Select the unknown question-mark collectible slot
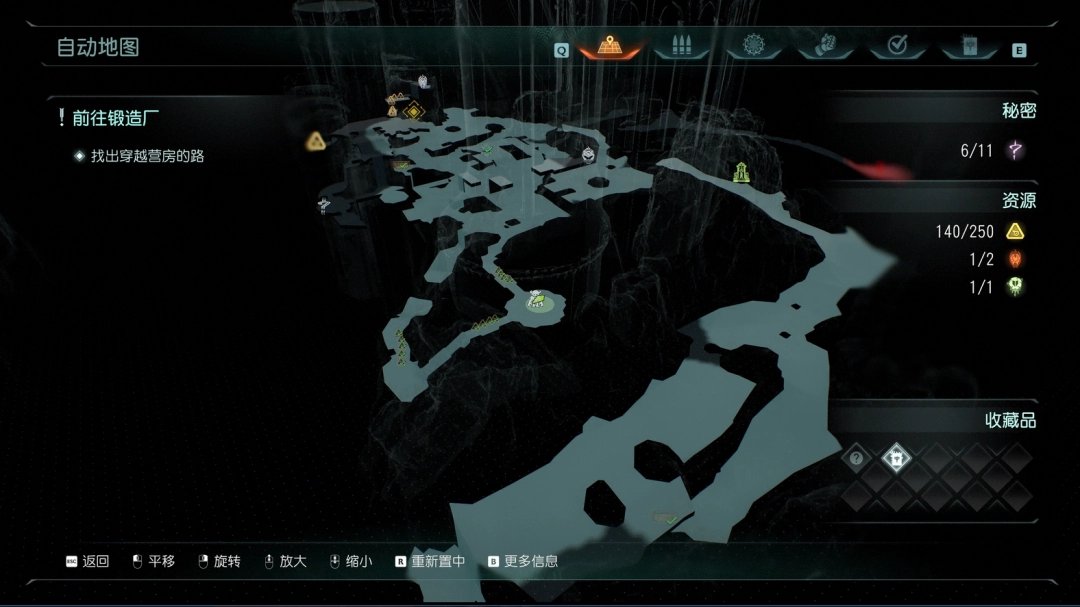The height and width of the screenshot is (607, 1080). (856, 459)
